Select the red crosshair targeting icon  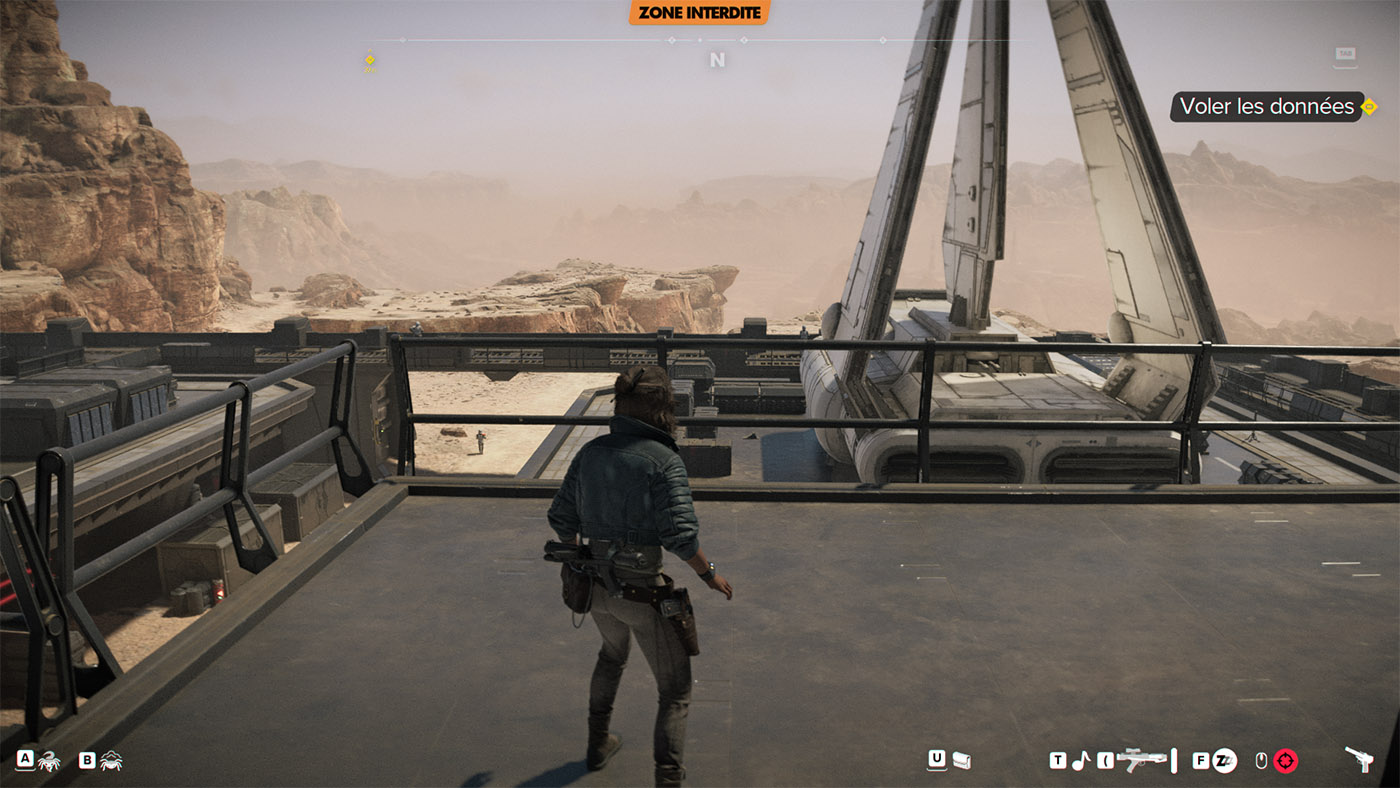click(1284, 760)
